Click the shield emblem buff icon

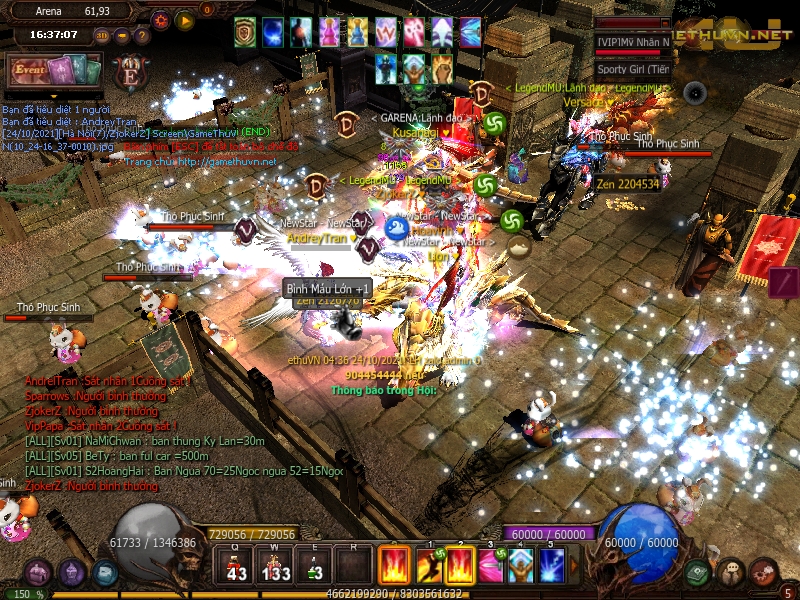pyautogui.click(x=245, y=32)
